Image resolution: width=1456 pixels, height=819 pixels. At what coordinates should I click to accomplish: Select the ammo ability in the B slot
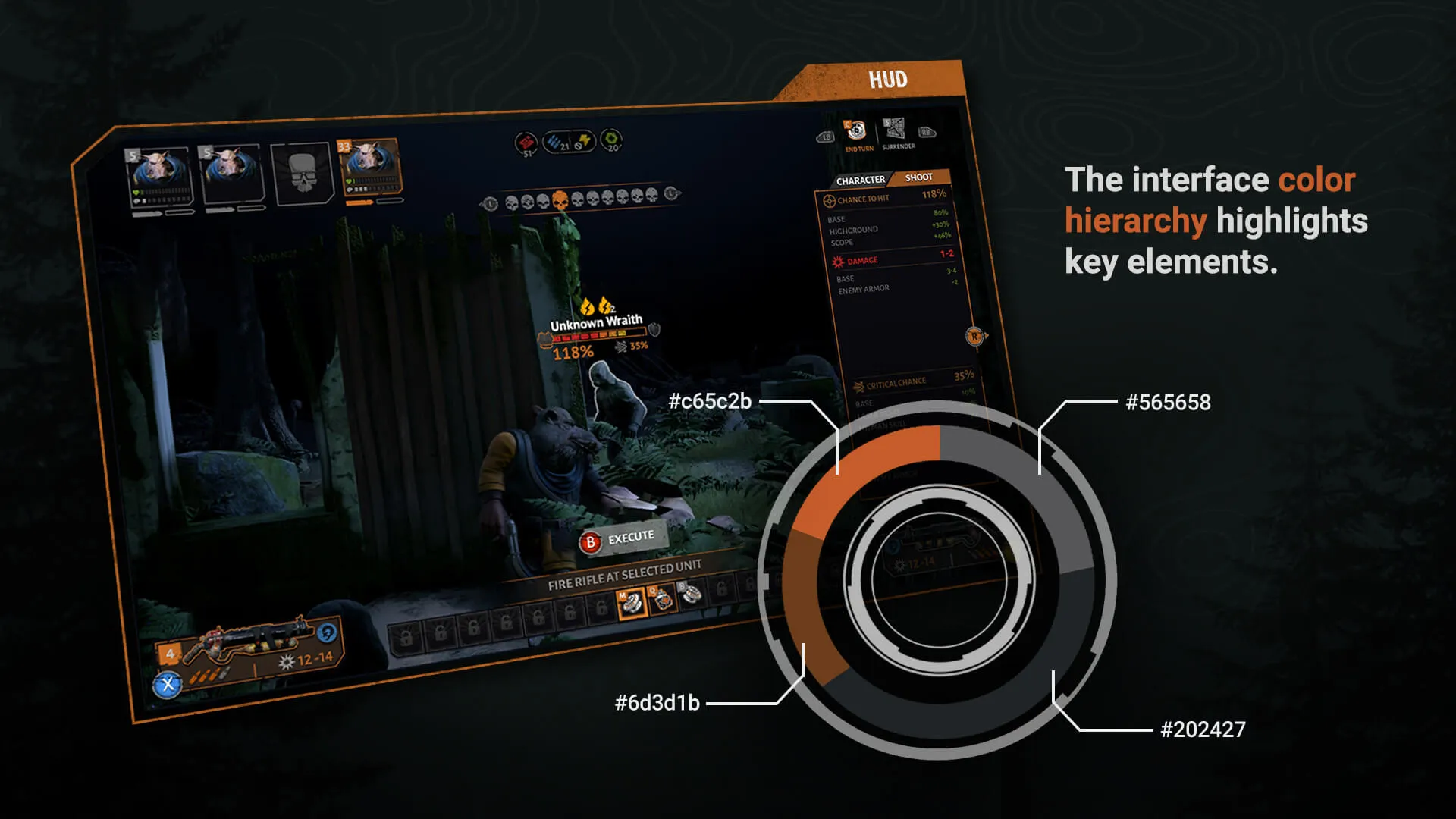pos(691,596)
